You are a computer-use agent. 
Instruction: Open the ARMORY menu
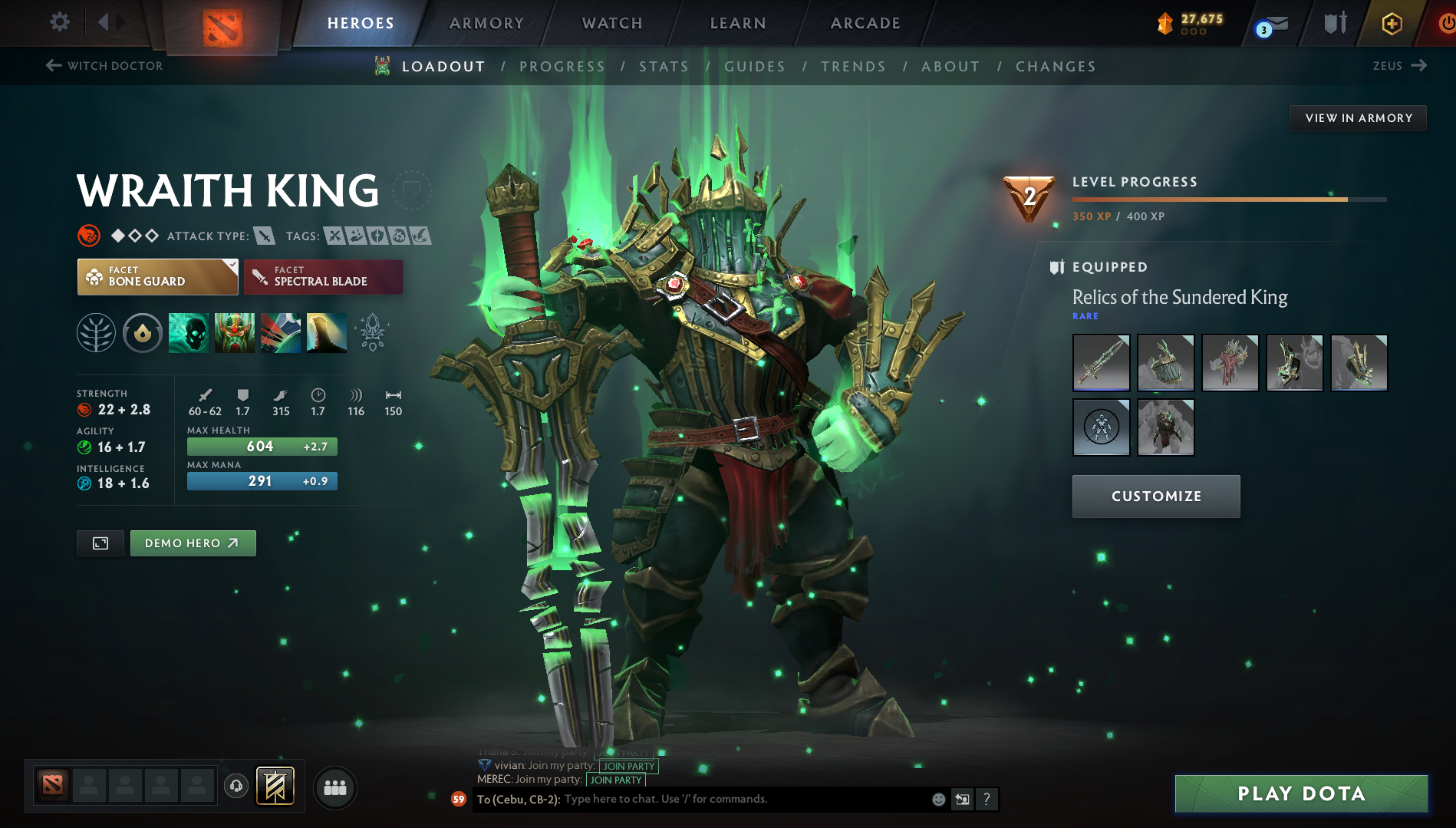[x=486, y=23]
